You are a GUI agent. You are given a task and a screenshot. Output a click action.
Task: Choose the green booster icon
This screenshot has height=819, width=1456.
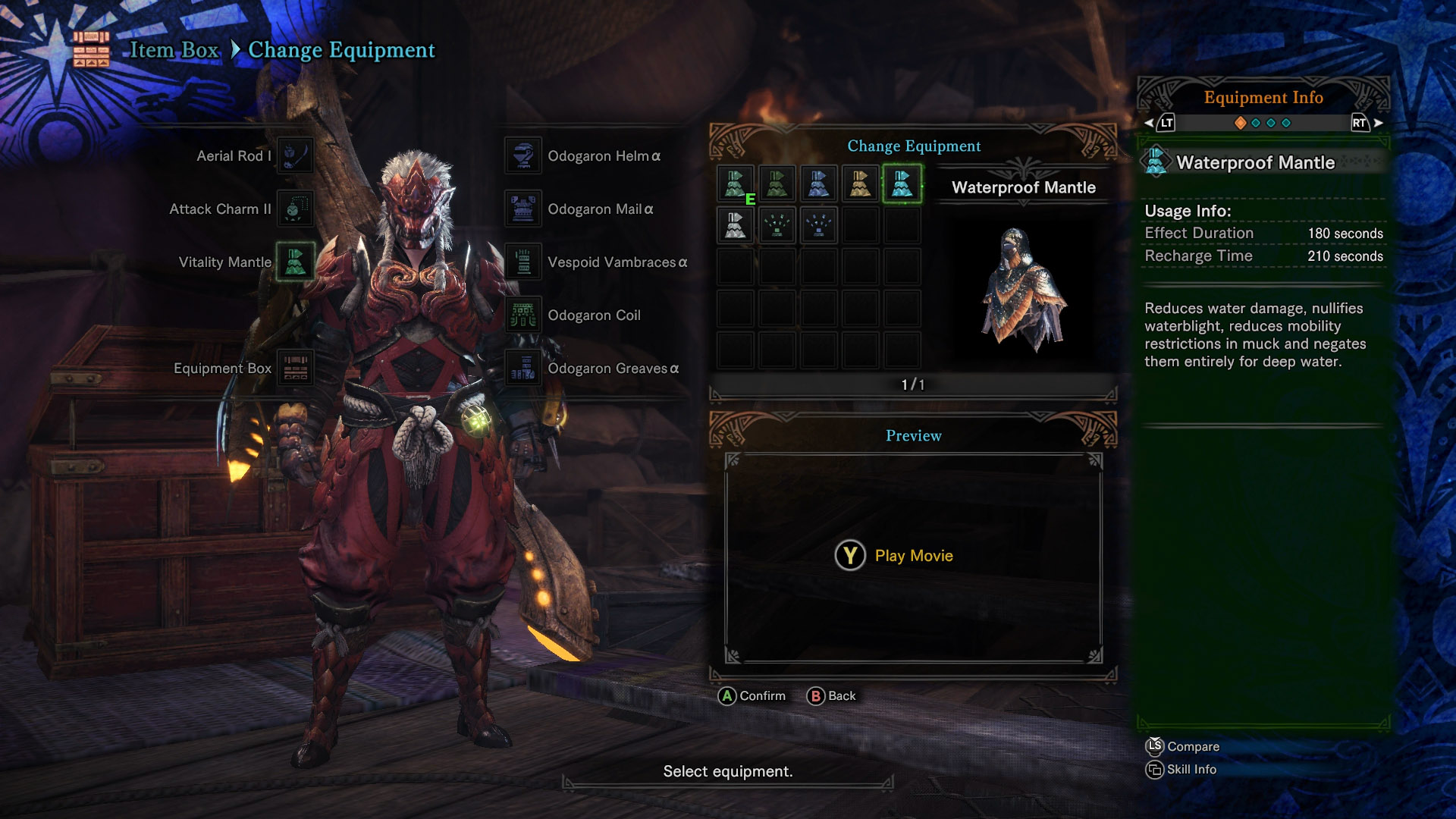pos(777,226)
